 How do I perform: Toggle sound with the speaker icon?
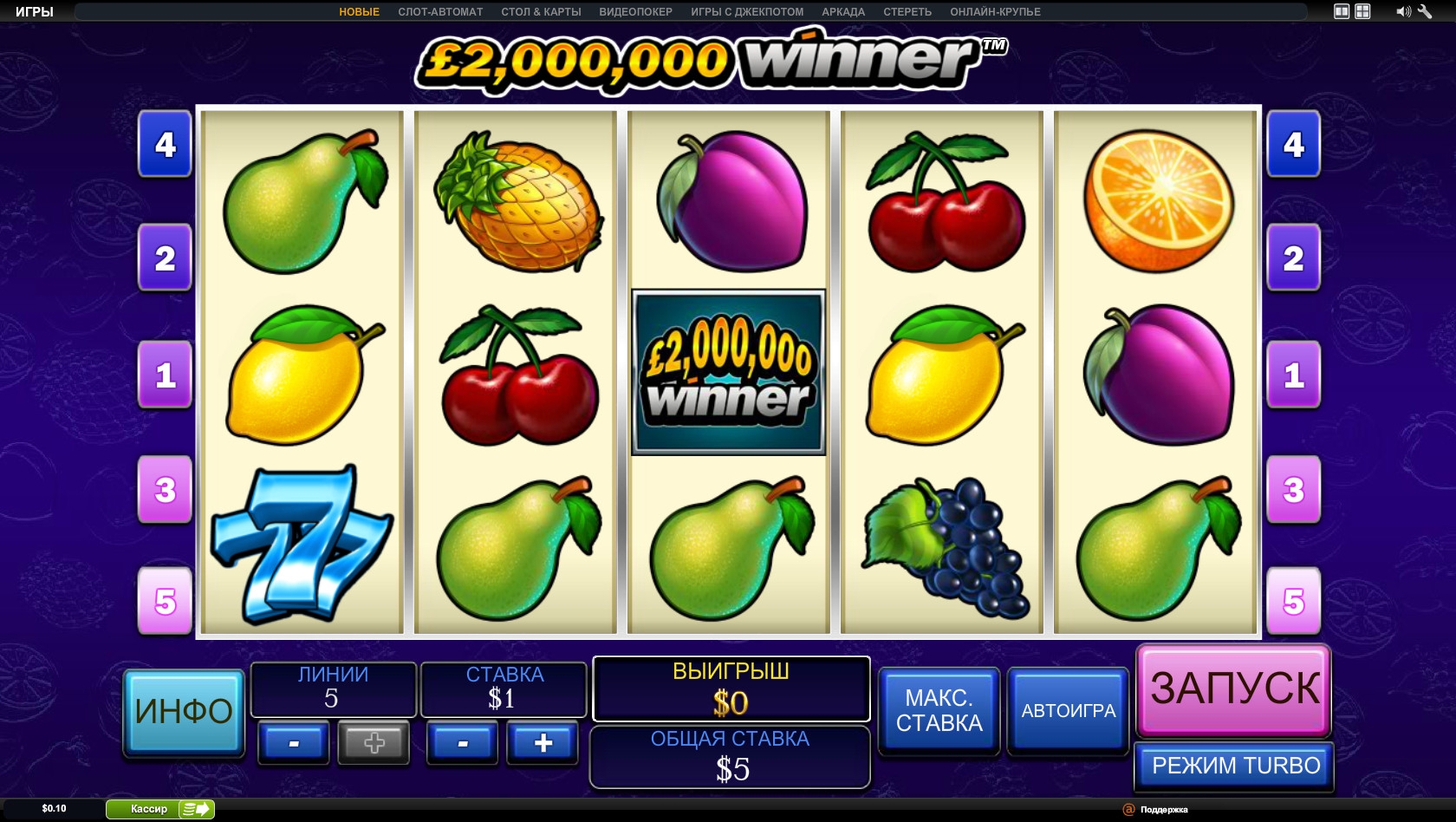[1402, 12]
